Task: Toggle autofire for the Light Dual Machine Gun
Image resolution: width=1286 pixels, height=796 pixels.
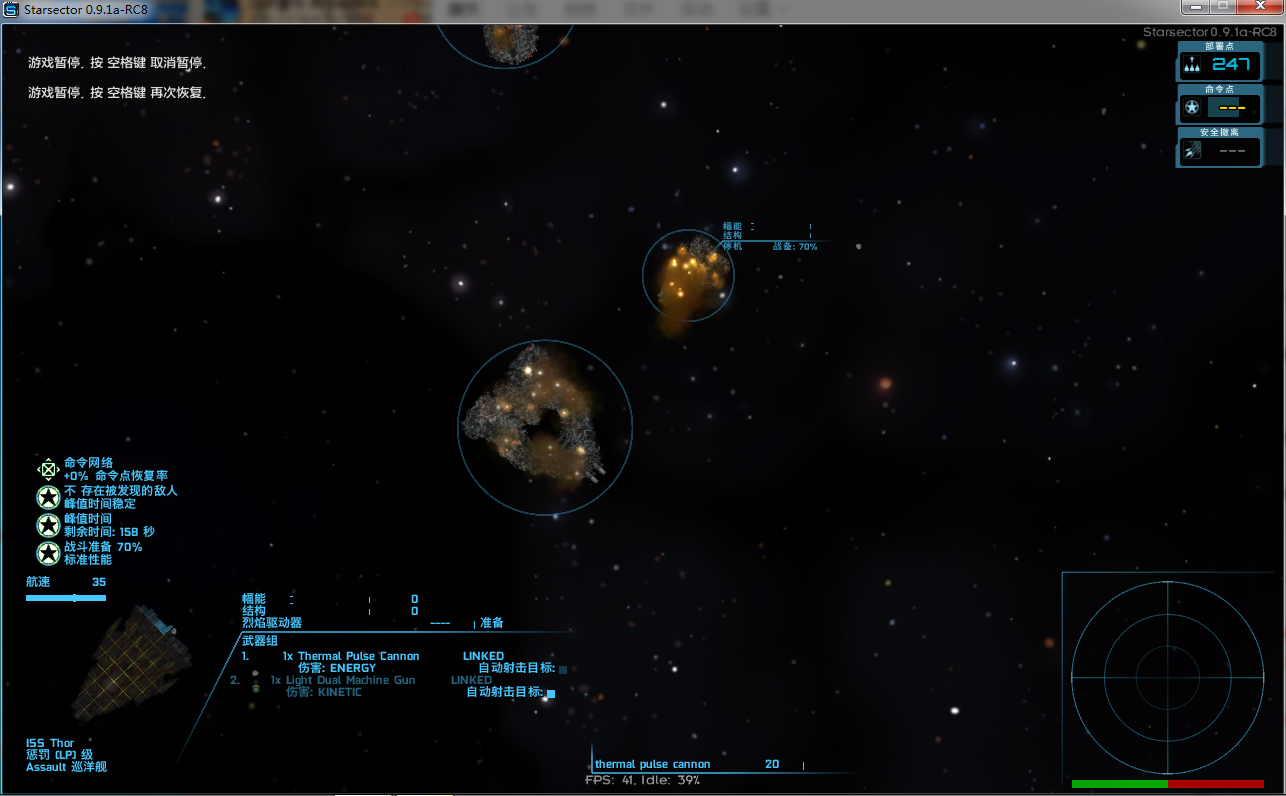Action: [x=551, y=692]
